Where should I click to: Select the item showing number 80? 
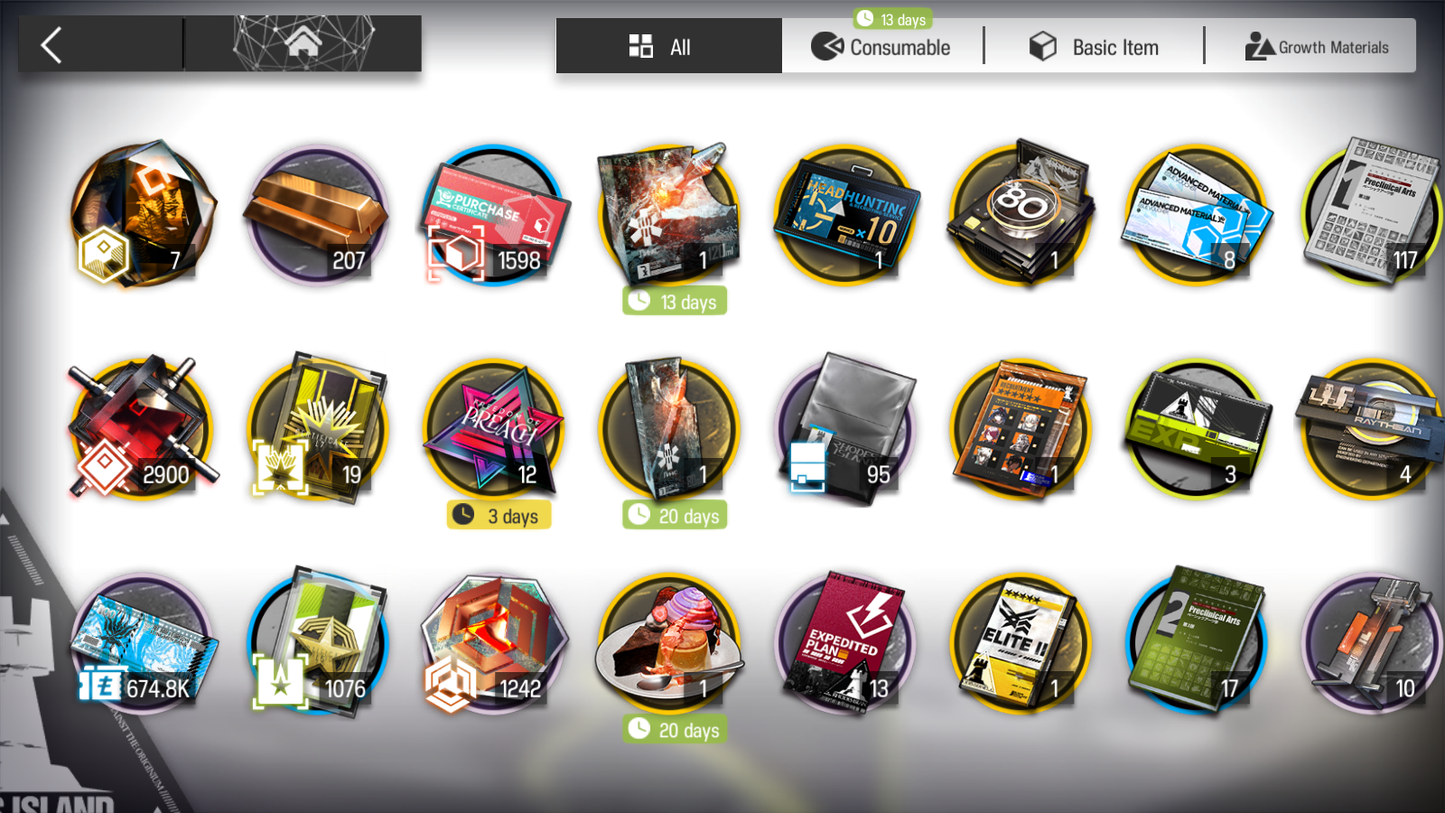(1020, 215)
